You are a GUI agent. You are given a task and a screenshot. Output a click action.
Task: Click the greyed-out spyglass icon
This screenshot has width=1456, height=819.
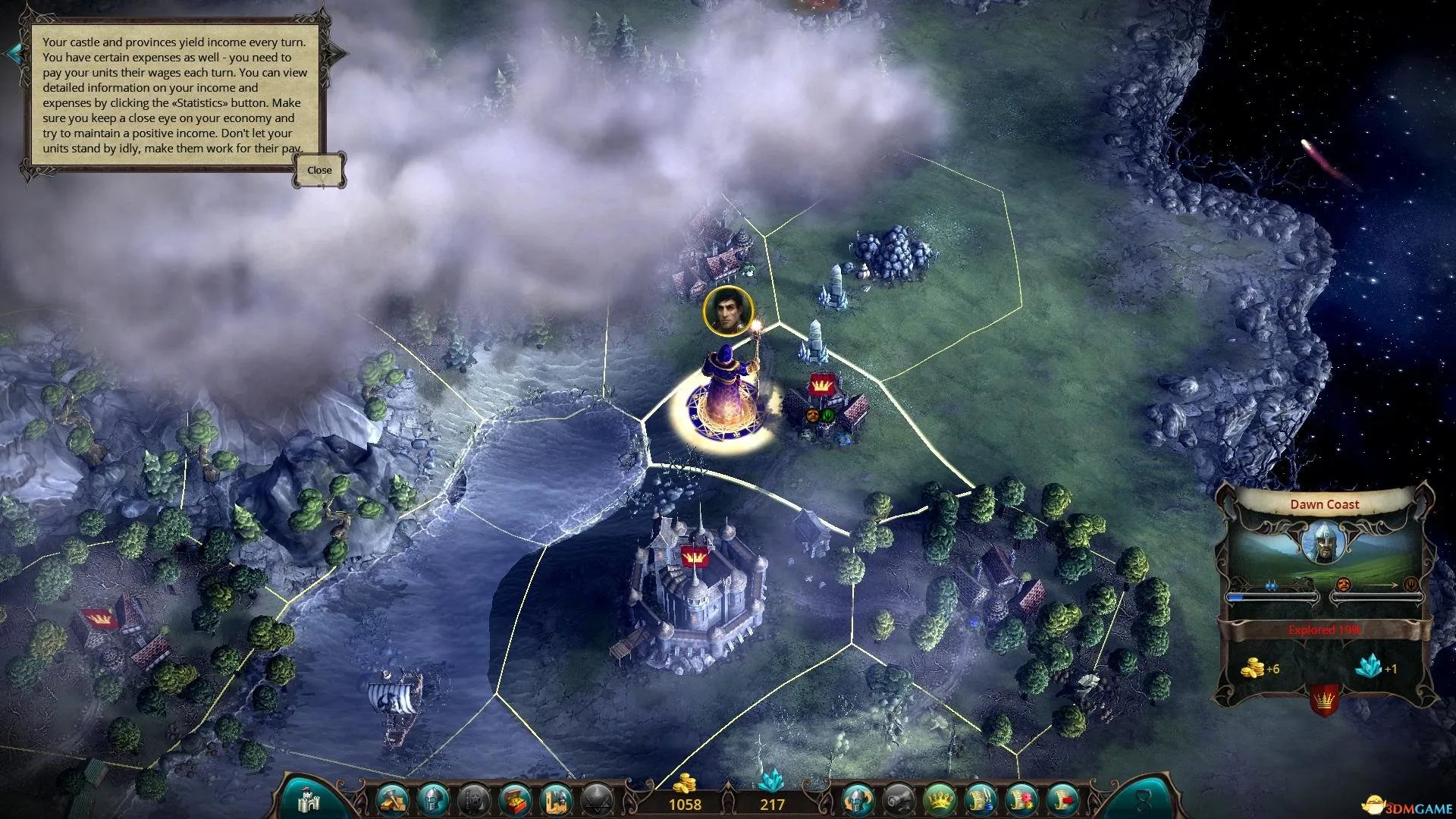tap(898, 799)
